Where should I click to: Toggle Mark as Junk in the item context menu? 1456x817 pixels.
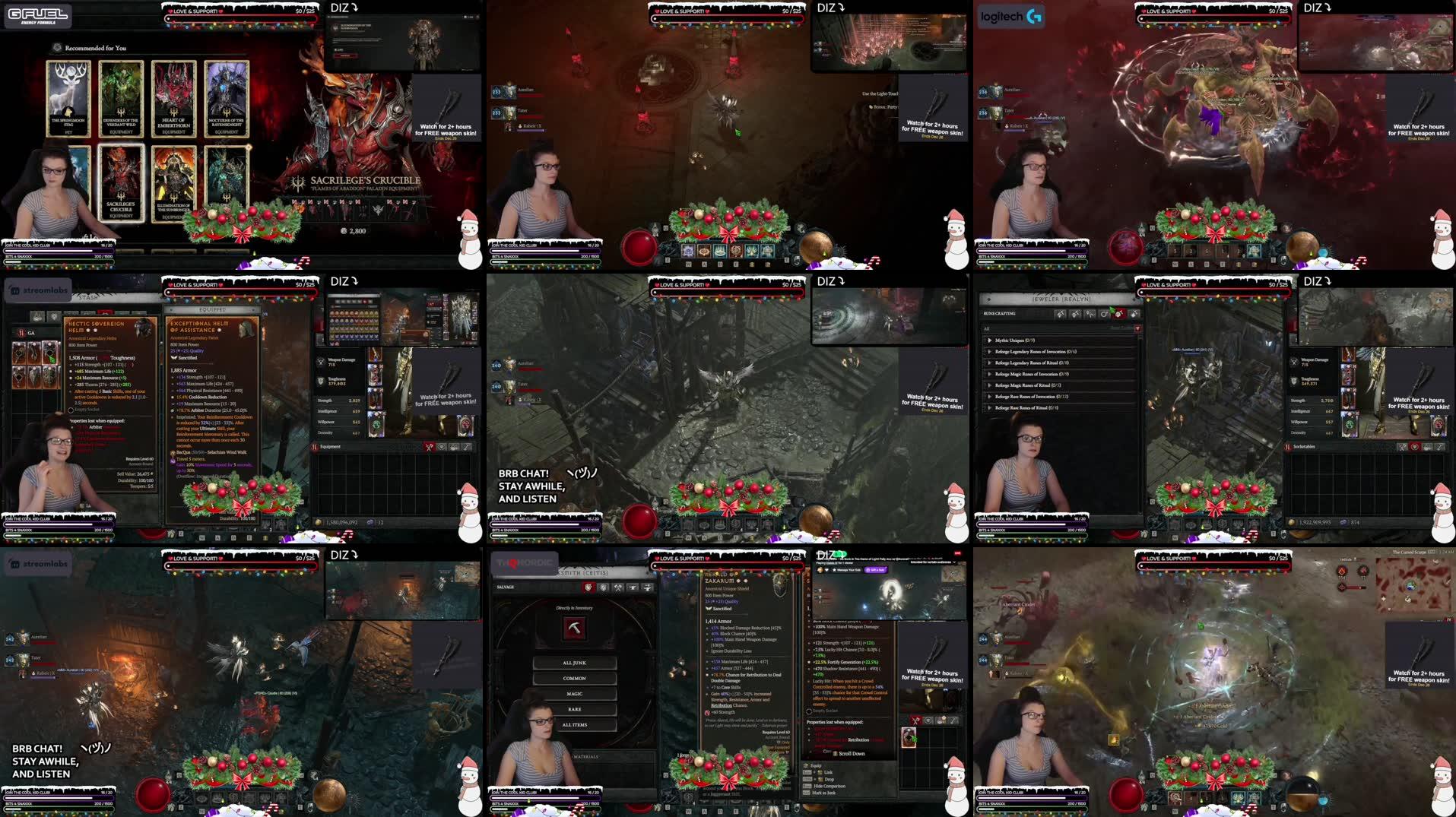pyautogui.click(x=824, y=793)
